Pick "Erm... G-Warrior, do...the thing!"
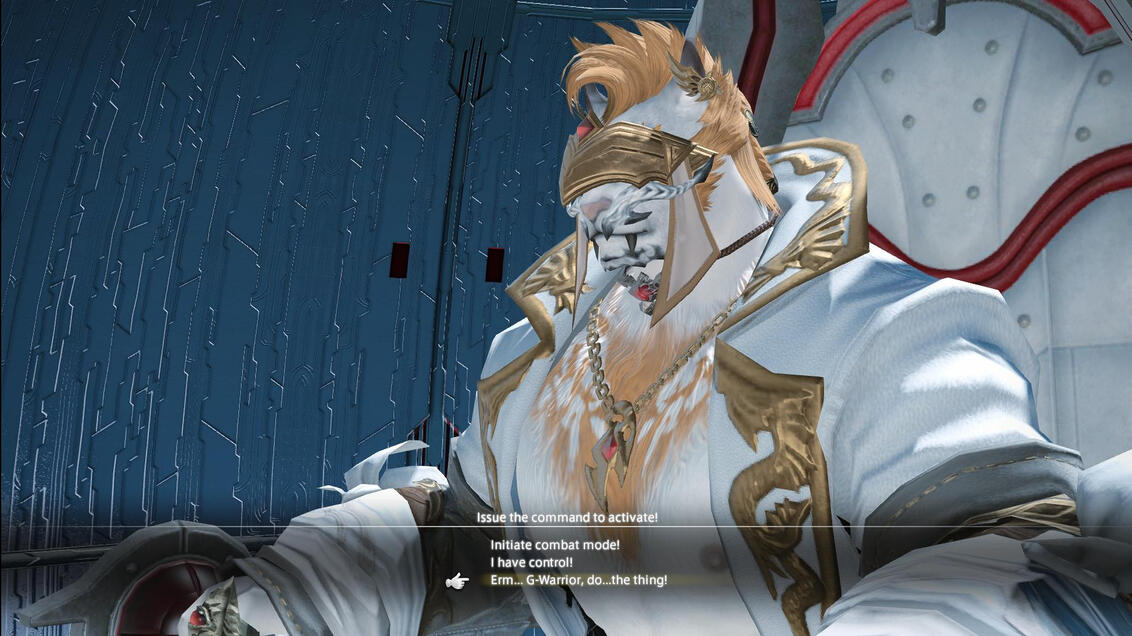The height and width of the screenshot is (636, 1132). coord(578,580)
